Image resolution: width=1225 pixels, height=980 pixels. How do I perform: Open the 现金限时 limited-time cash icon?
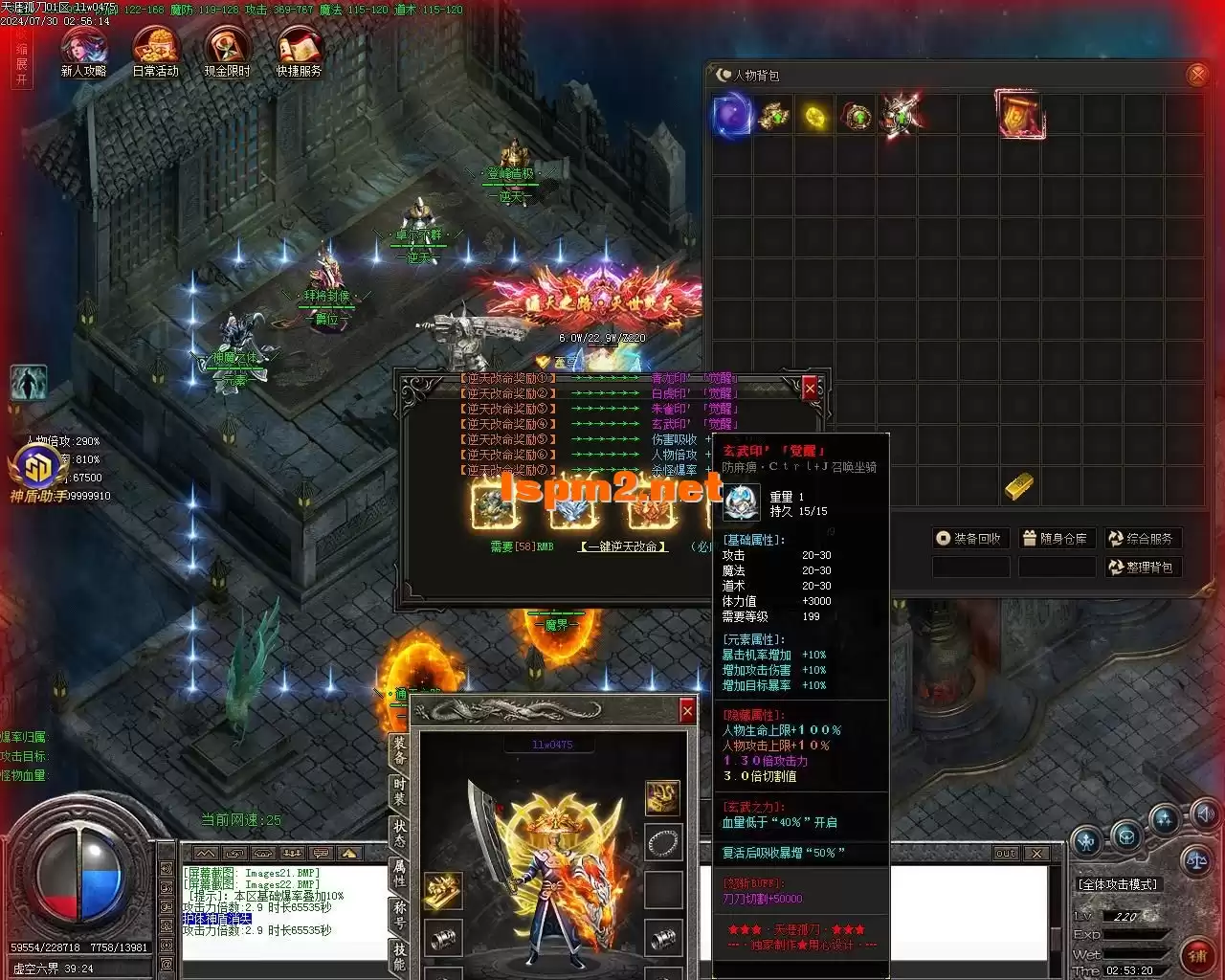click(227, 50)
